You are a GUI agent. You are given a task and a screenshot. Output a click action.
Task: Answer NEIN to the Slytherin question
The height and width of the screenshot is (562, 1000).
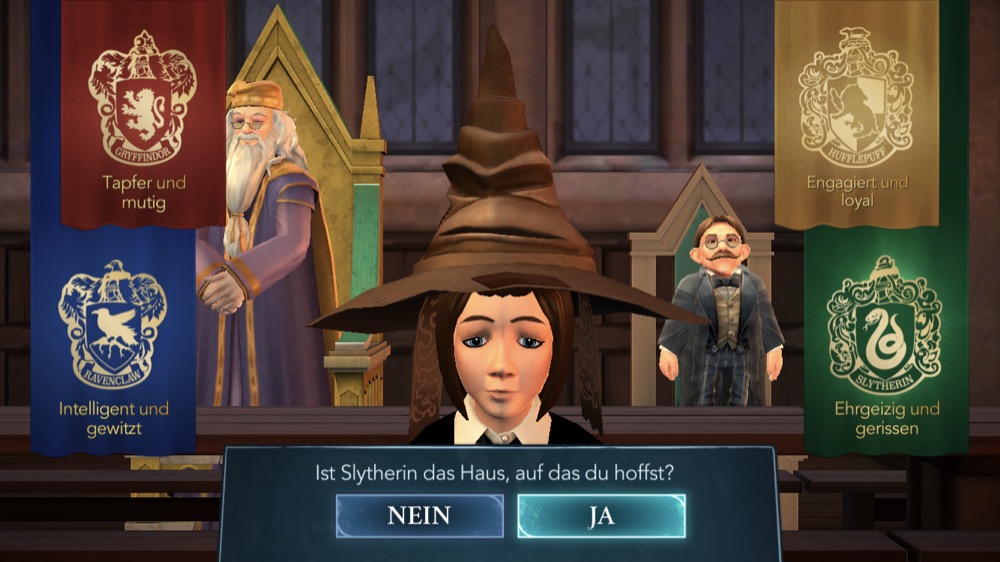[x=419, y=516]
